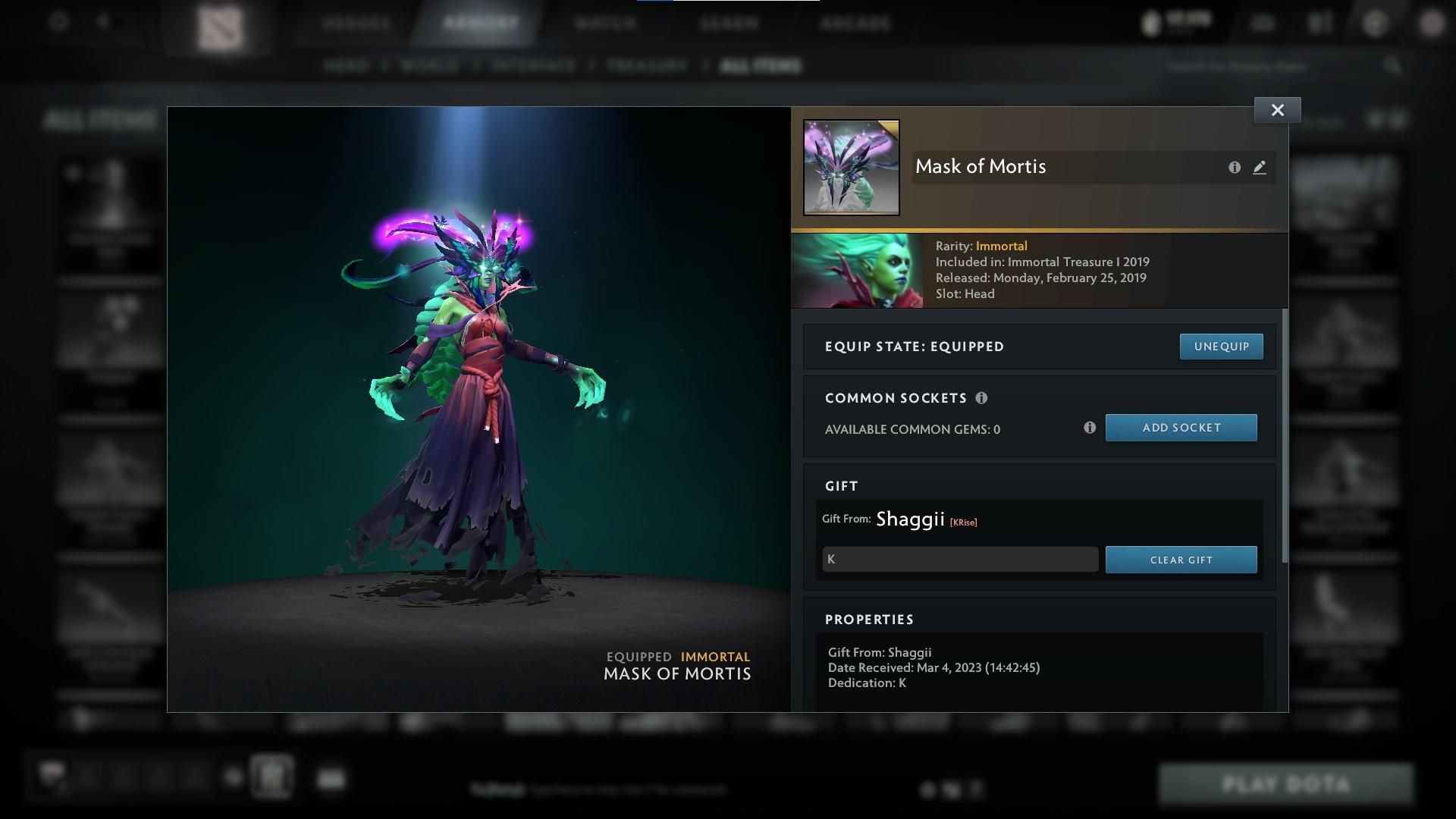Click the info icon beside Mask of Mortis name
The width and height of the screenshot is (1456, 819).
[x=1233, y=168]
